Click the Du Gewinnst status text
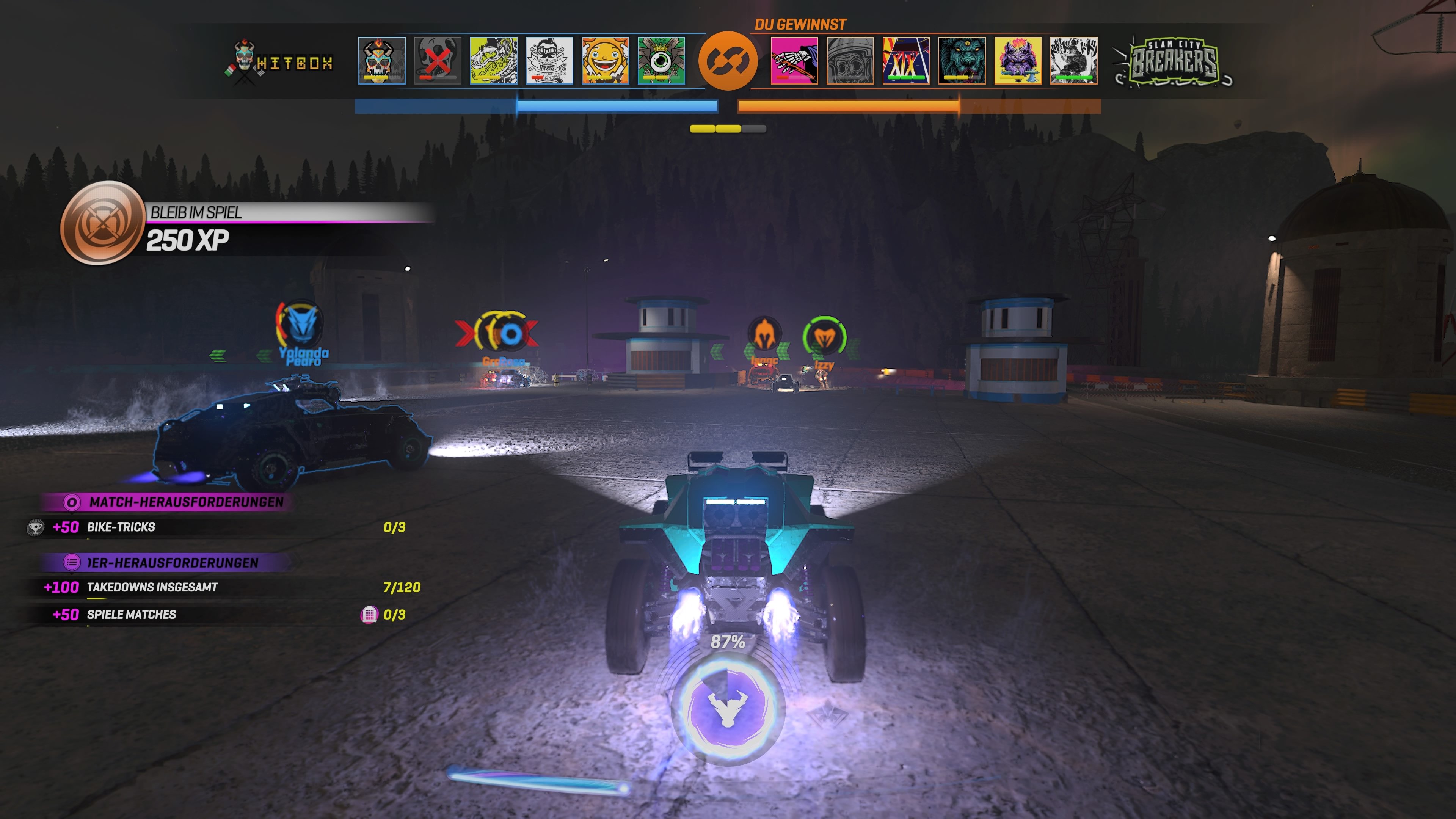Image resolution: width=1456 pixels, height=819 pixels. click(x=800, y=24)
